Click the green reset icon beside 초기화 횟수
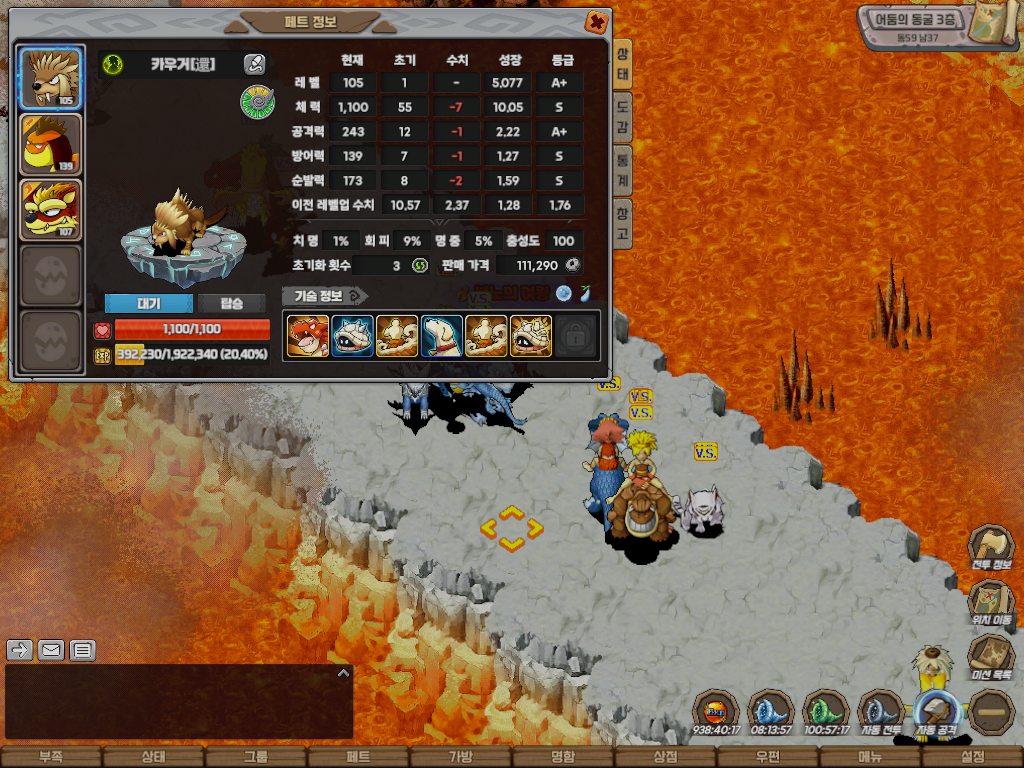The image size is (1024, 768). (421, 266)
